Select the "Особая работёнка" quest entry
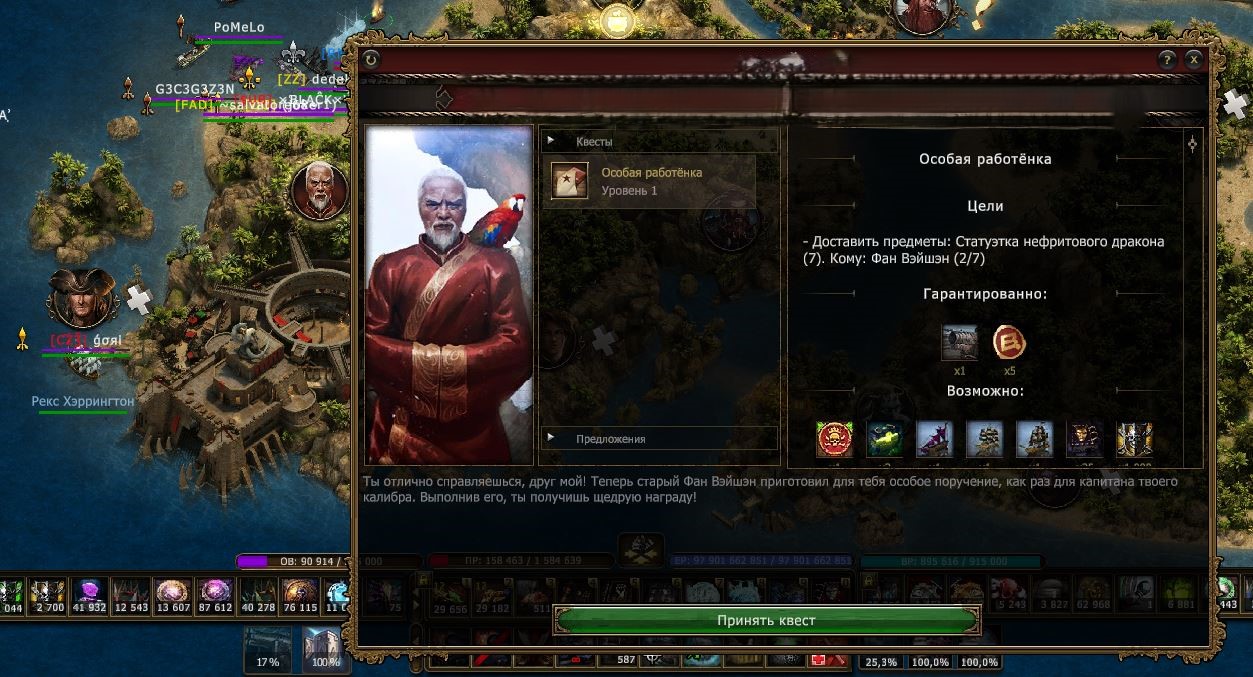This screenshot has width=1253, height=677. click(648, 181)
